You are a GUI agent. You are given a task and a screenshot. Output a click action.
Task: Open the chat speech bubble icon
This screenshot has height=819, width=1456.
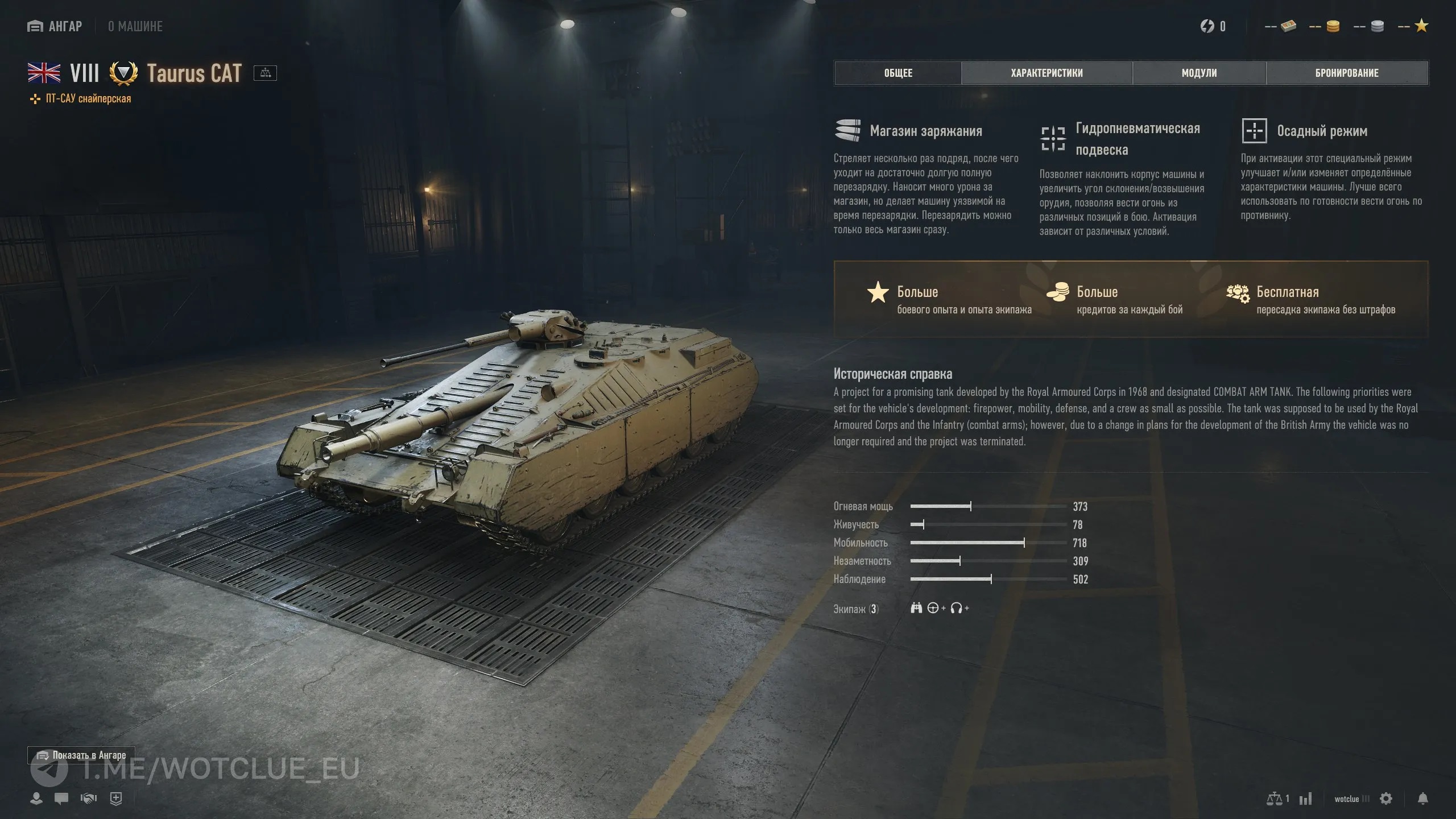click(x=61, y=799)
